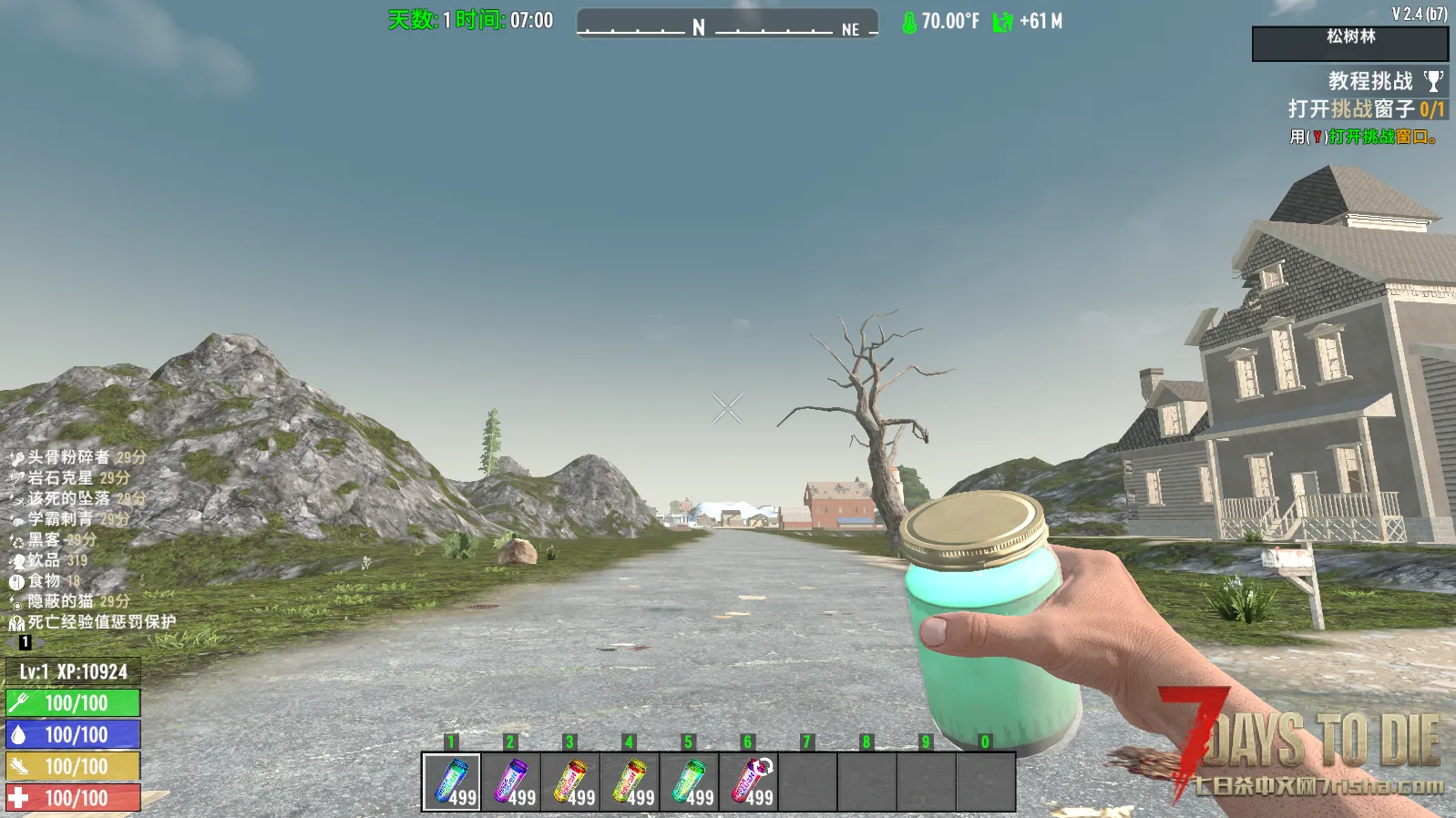
Task: Select the blue can in hotbar slot 1
Action: point(452,782)
